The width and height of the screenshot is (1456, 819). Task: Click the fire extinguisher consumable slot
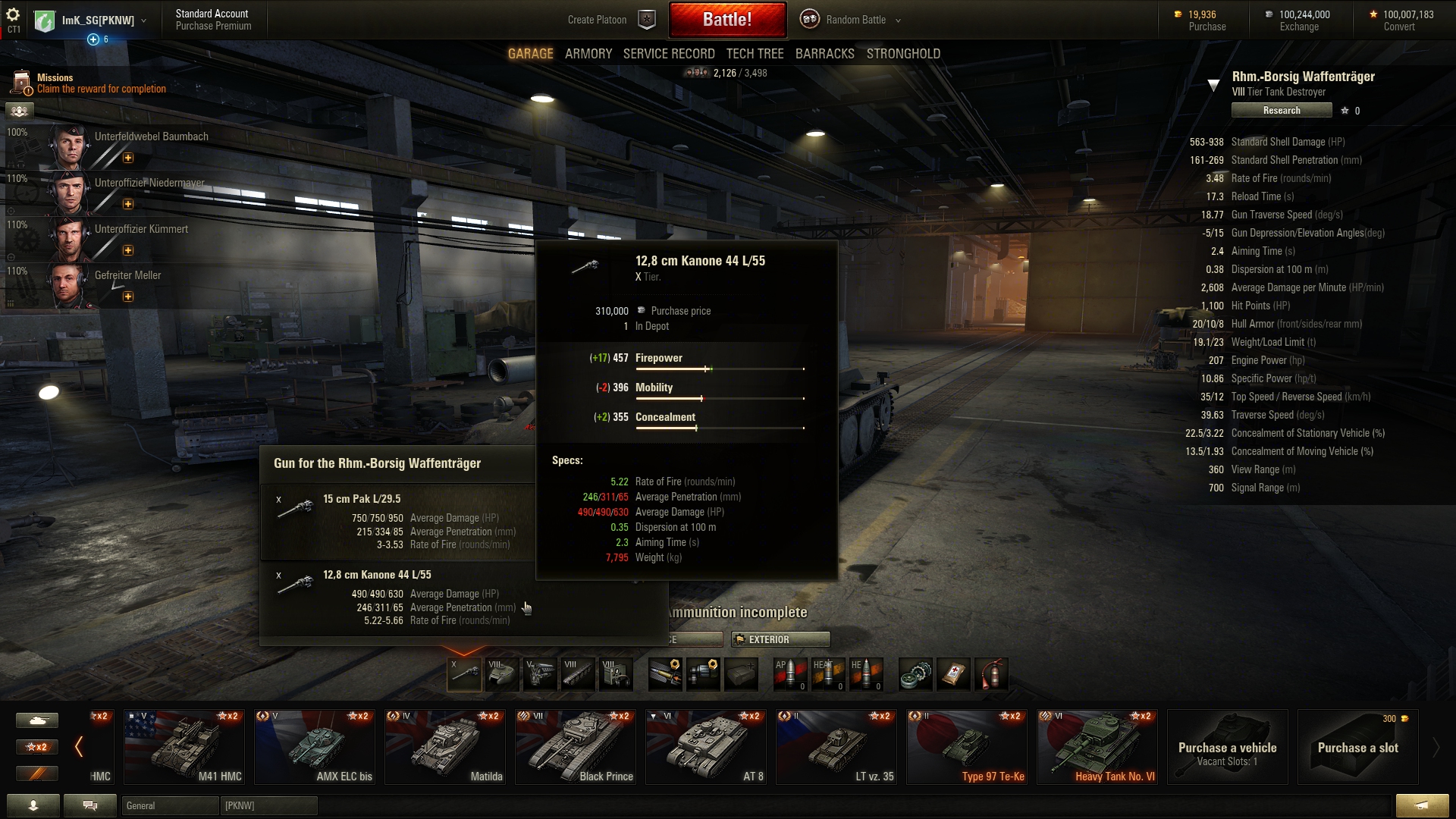991,674
